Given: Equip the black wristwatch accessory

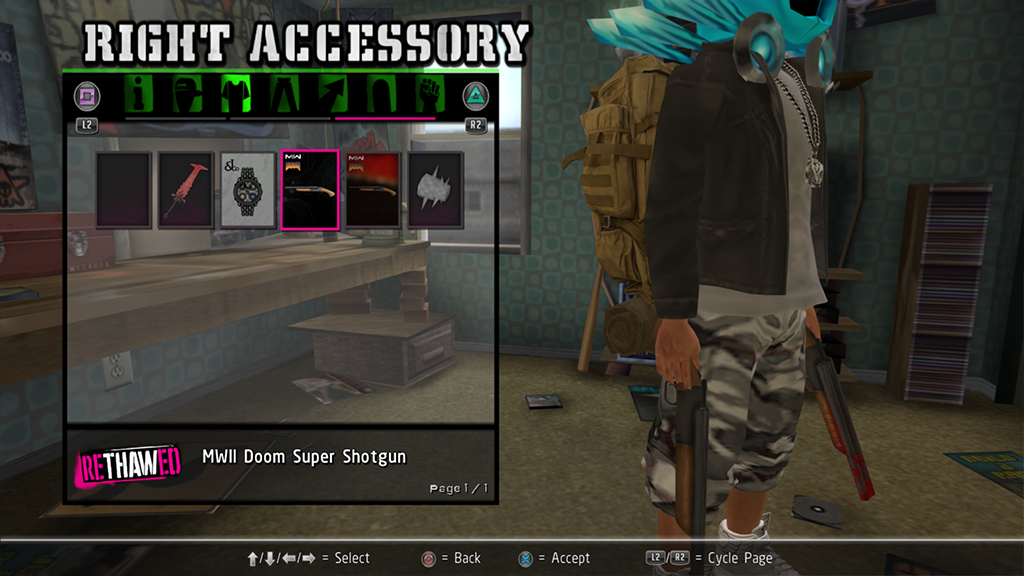Looking at the screenshot, I should (248, 190).
